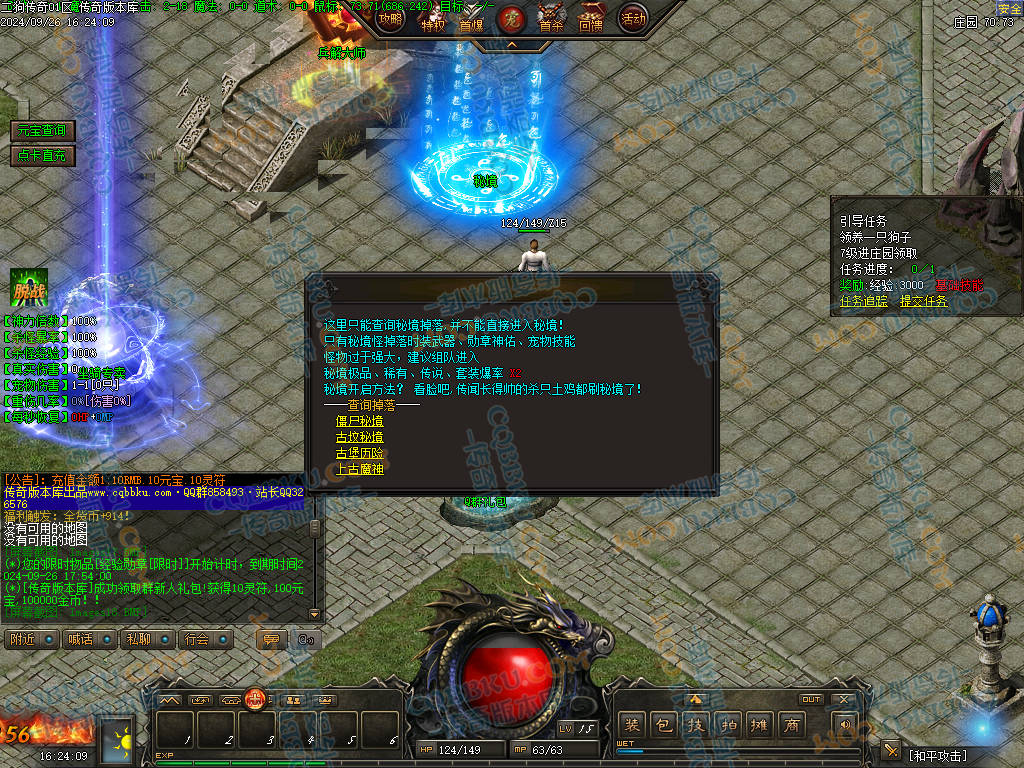Screen dimensions: 1024x768
Task: Open the 活动 events button
Action: point(633,17)
